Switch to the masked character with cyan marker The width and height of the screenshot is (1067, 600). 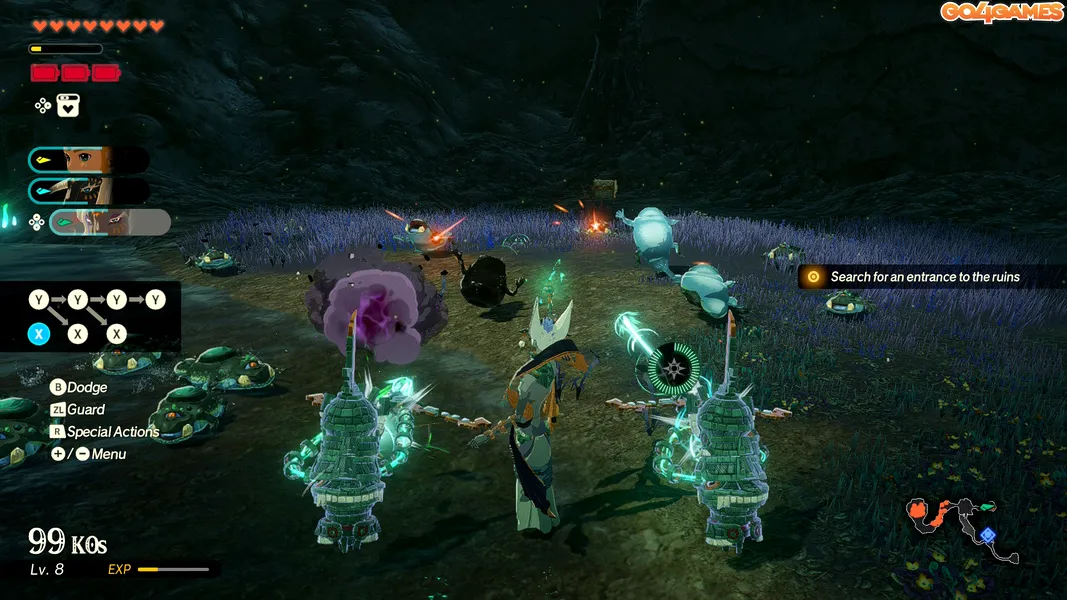pyautogui.click(x=88, y=191)
